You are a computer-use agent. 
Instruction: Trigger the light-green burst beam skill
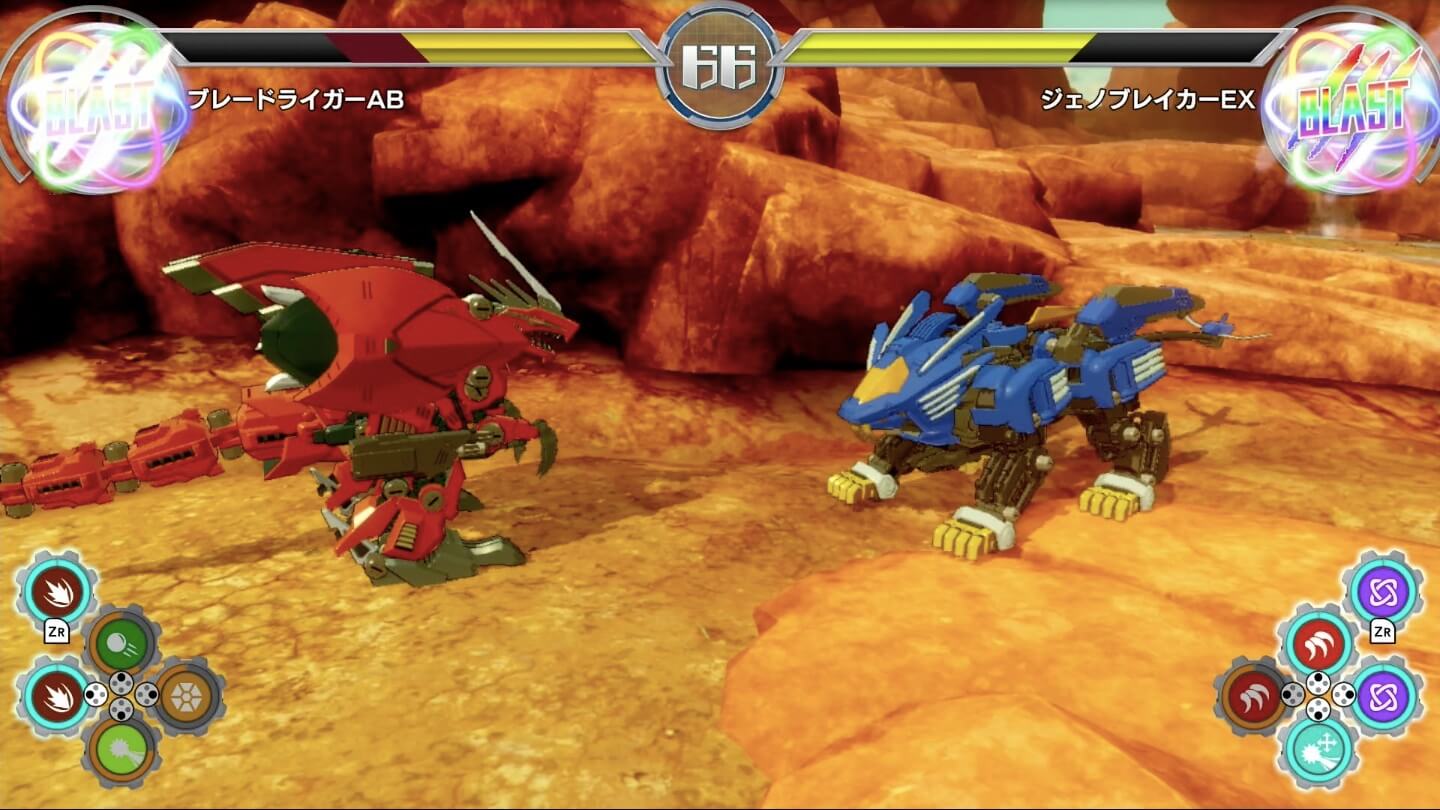[x=121, y=748]
